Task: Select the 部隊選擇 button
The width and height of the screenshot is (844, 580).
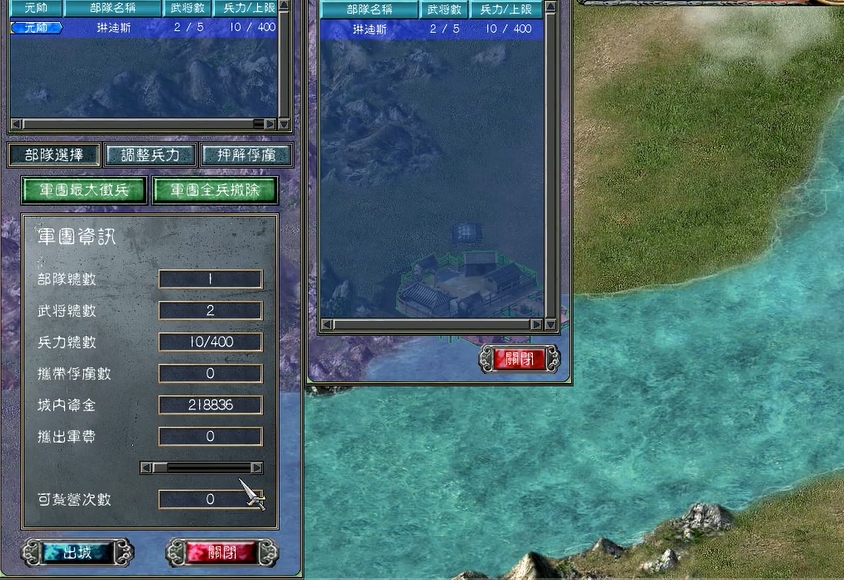Action: [x=54, y=155]
